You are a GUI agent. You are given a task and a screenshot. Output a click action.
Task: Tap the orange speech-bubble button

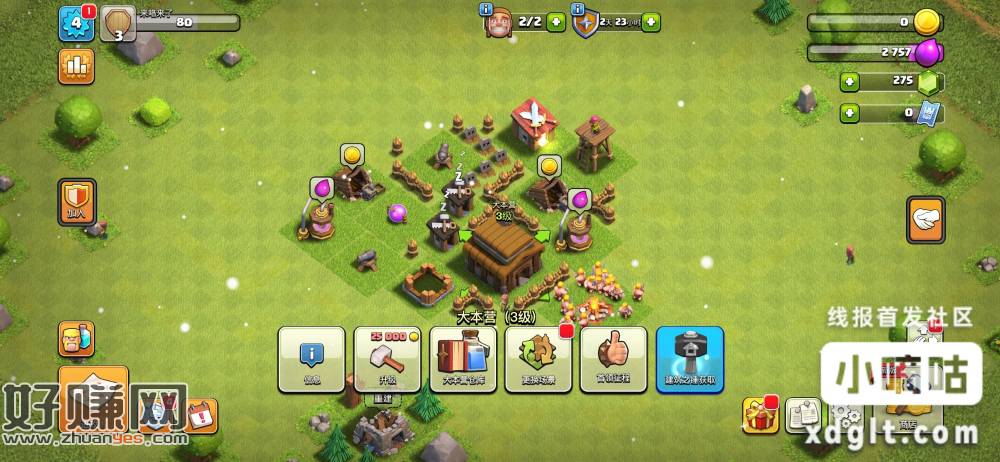(925, 220)
